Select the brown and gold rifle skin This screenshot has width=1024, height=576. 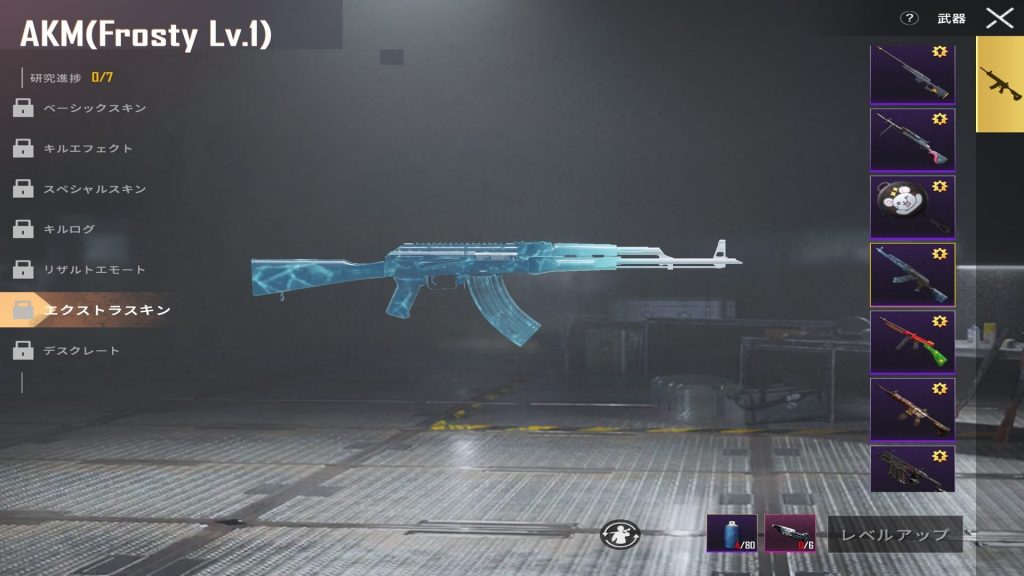912,409
